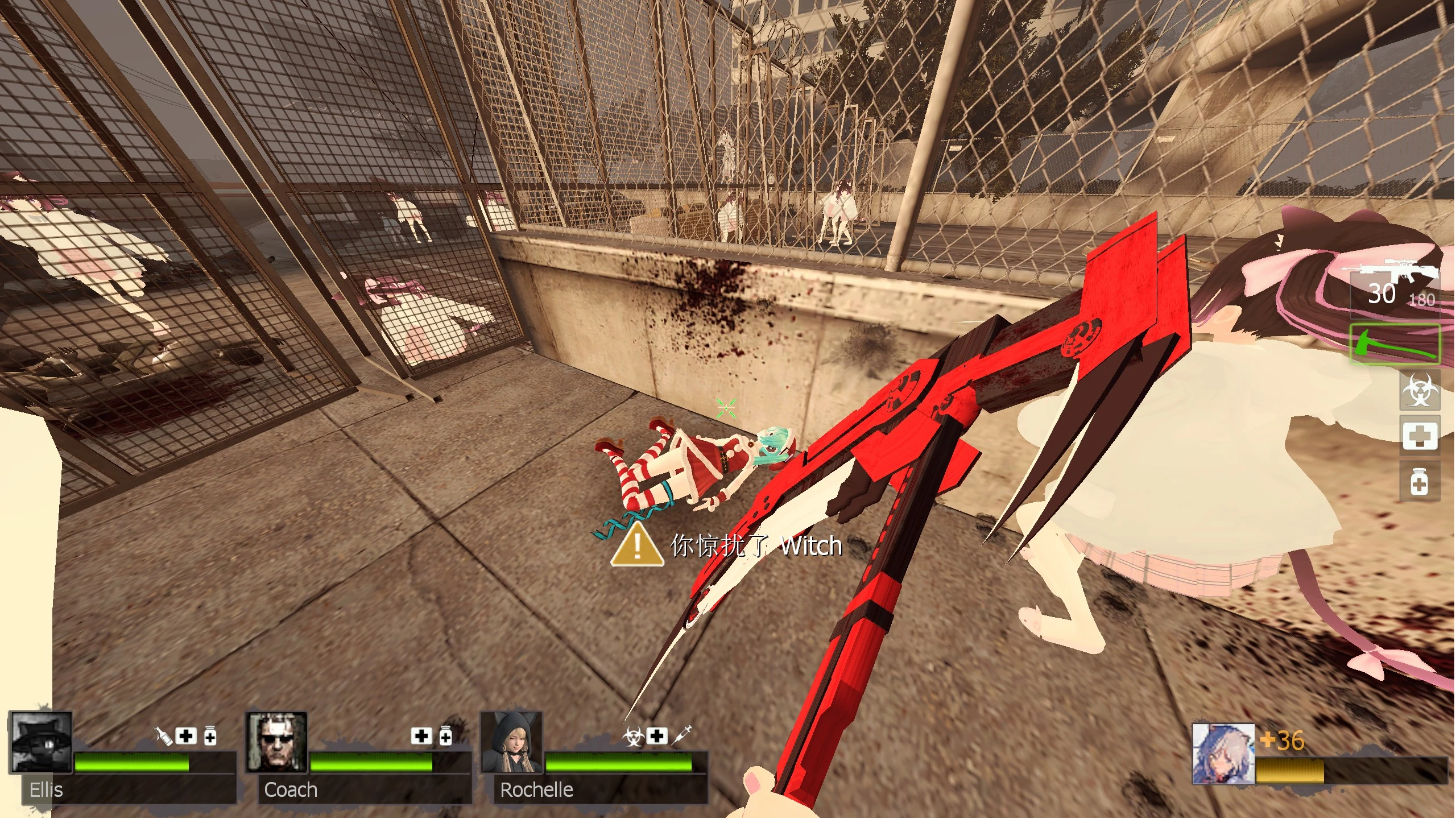This screenshot has width=1456, height=819.
Task: Switch to the green axe melee slot
Action: pyautogui.click(x=1395, y=344)
